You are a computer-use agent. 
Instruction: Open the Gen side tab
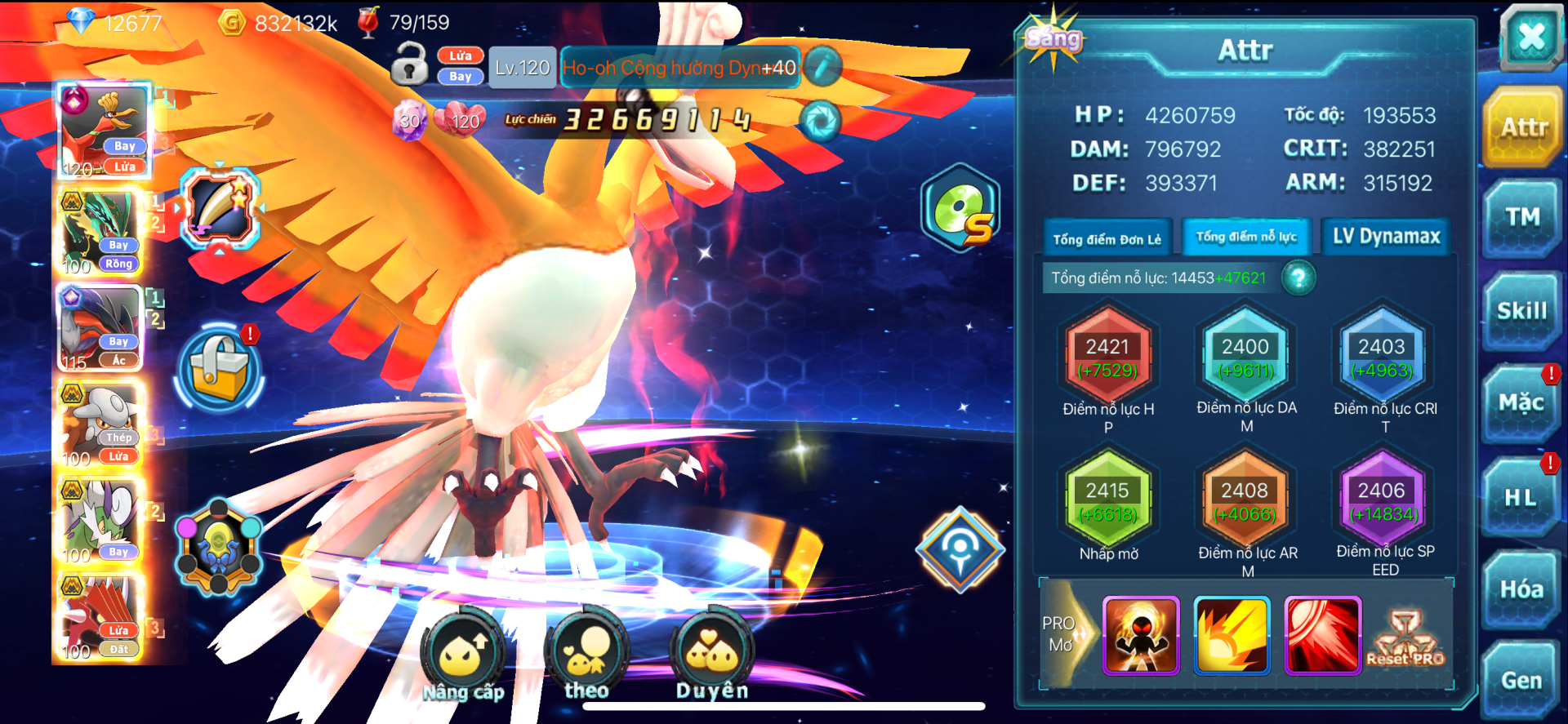pos(1521,681)
